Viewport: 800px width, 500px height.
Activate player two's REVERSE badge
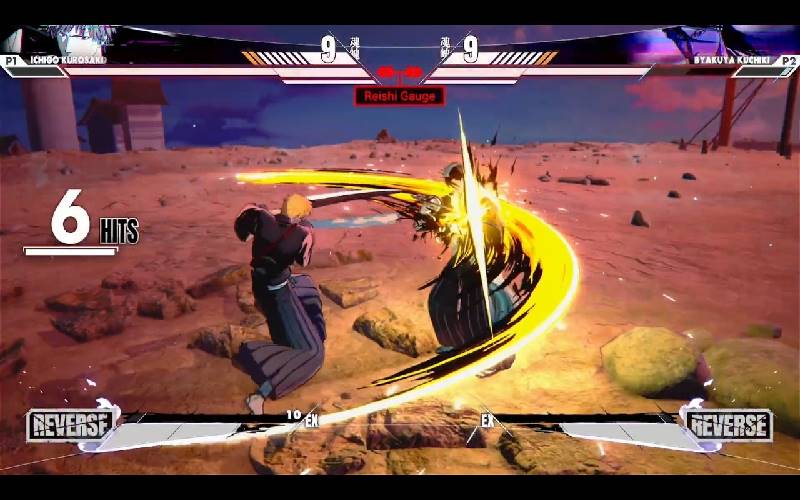[x=728, y=425]
